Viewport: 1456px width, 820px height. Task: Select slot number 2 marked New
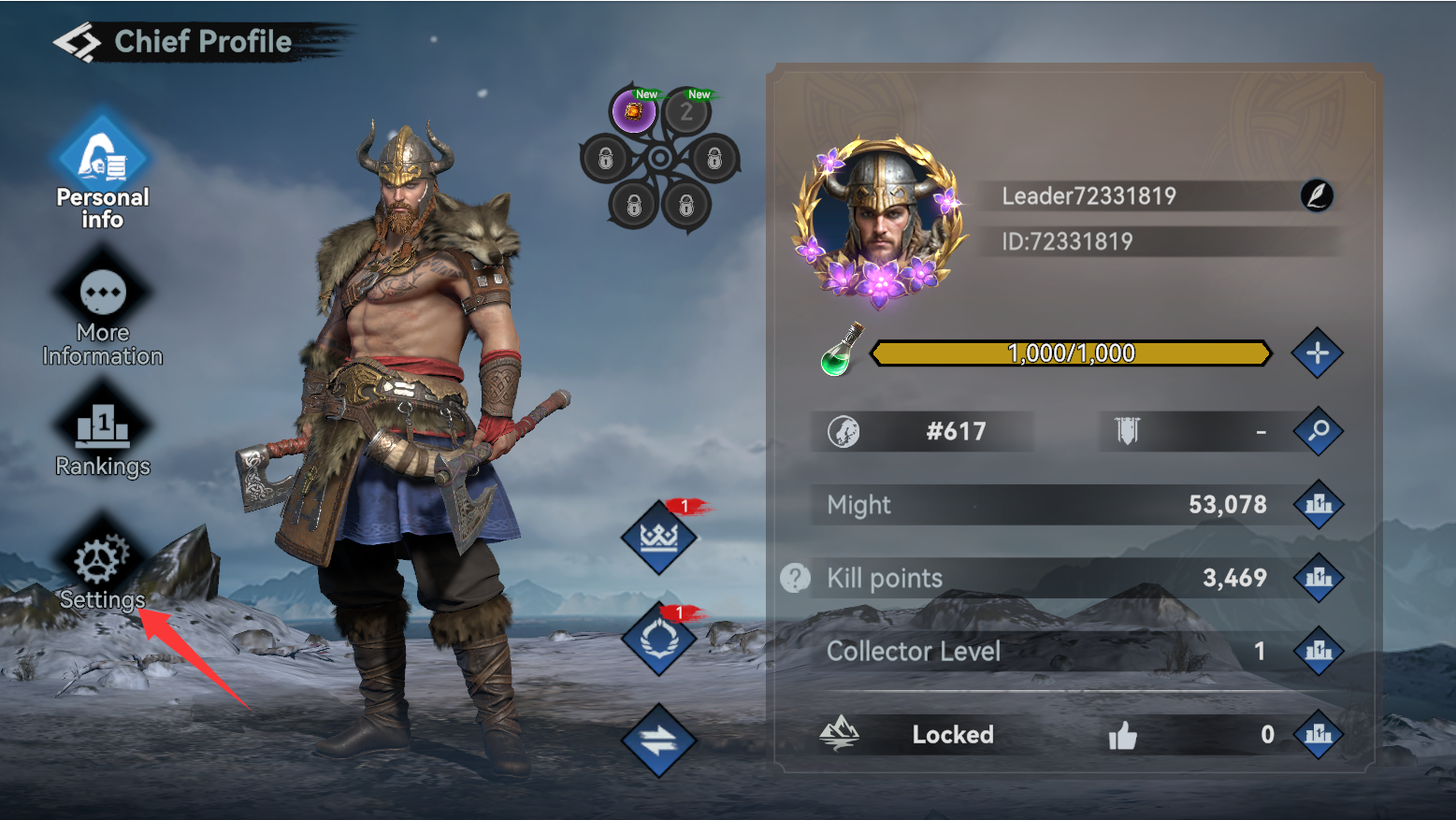[687, 112]
